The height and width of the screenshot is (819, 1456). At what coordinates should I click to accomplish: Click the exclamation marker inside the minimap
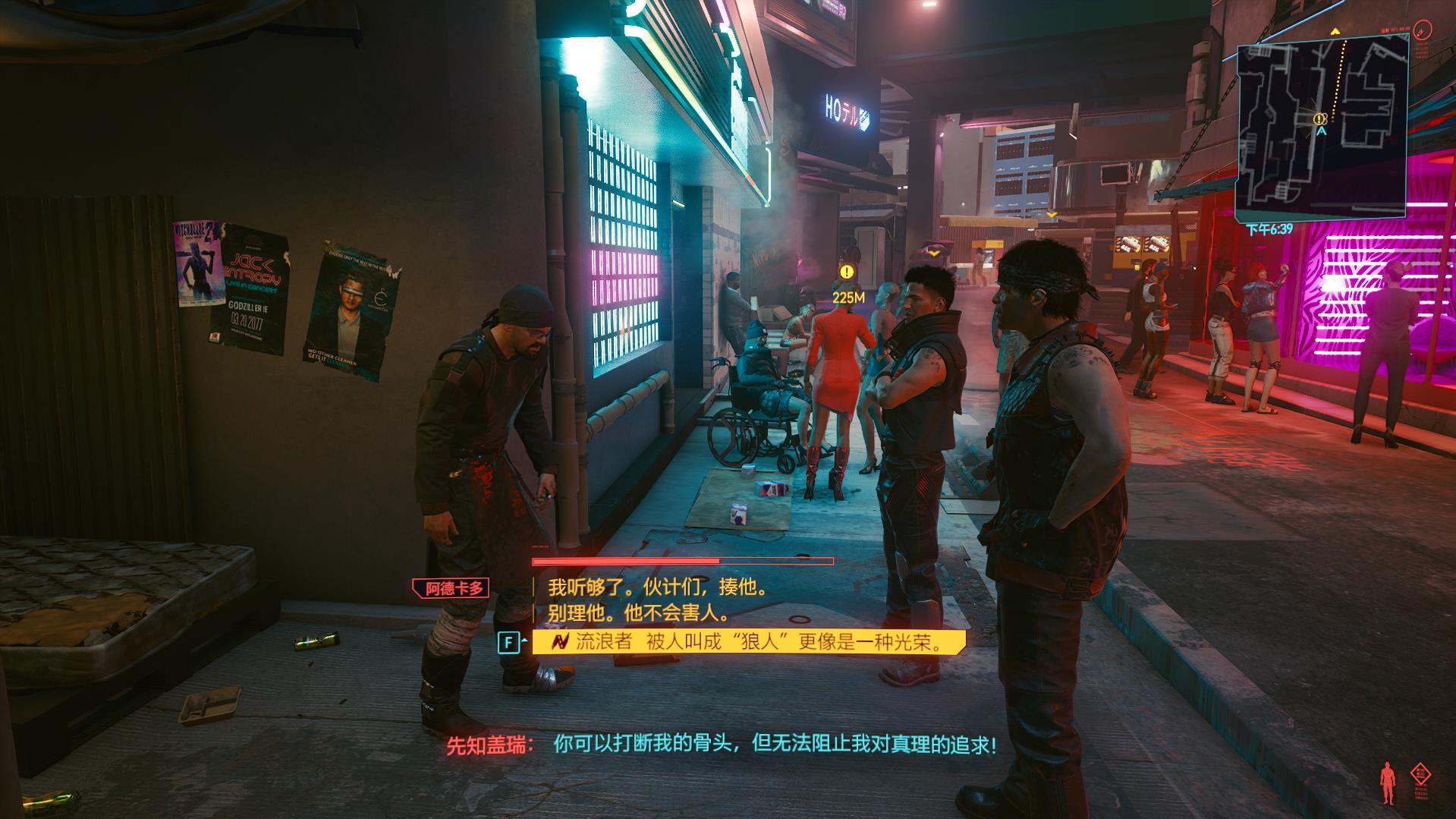[x=1319, y=118]
